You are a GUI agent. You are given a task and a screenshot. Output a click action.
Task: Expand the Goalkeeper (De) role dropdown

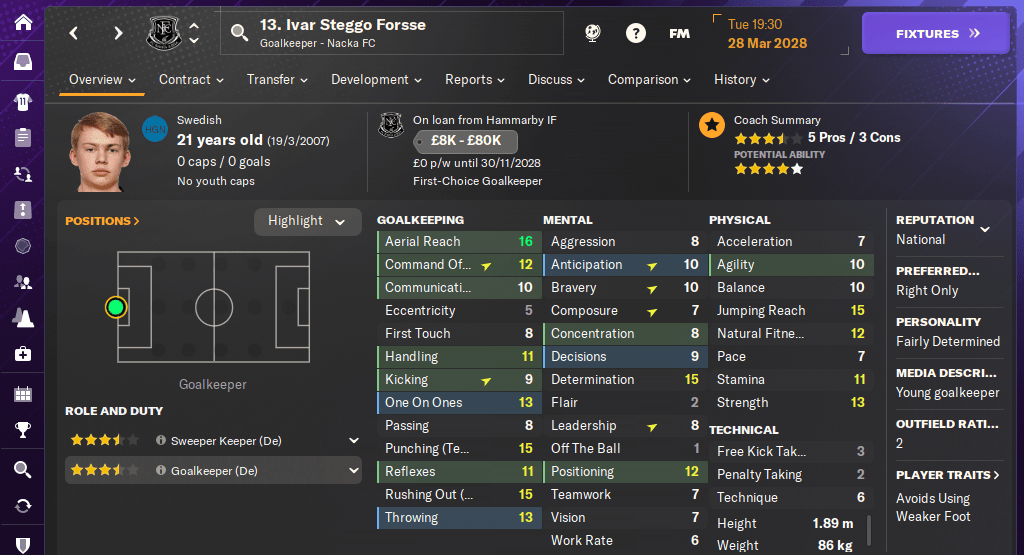[x=353, y=471]
